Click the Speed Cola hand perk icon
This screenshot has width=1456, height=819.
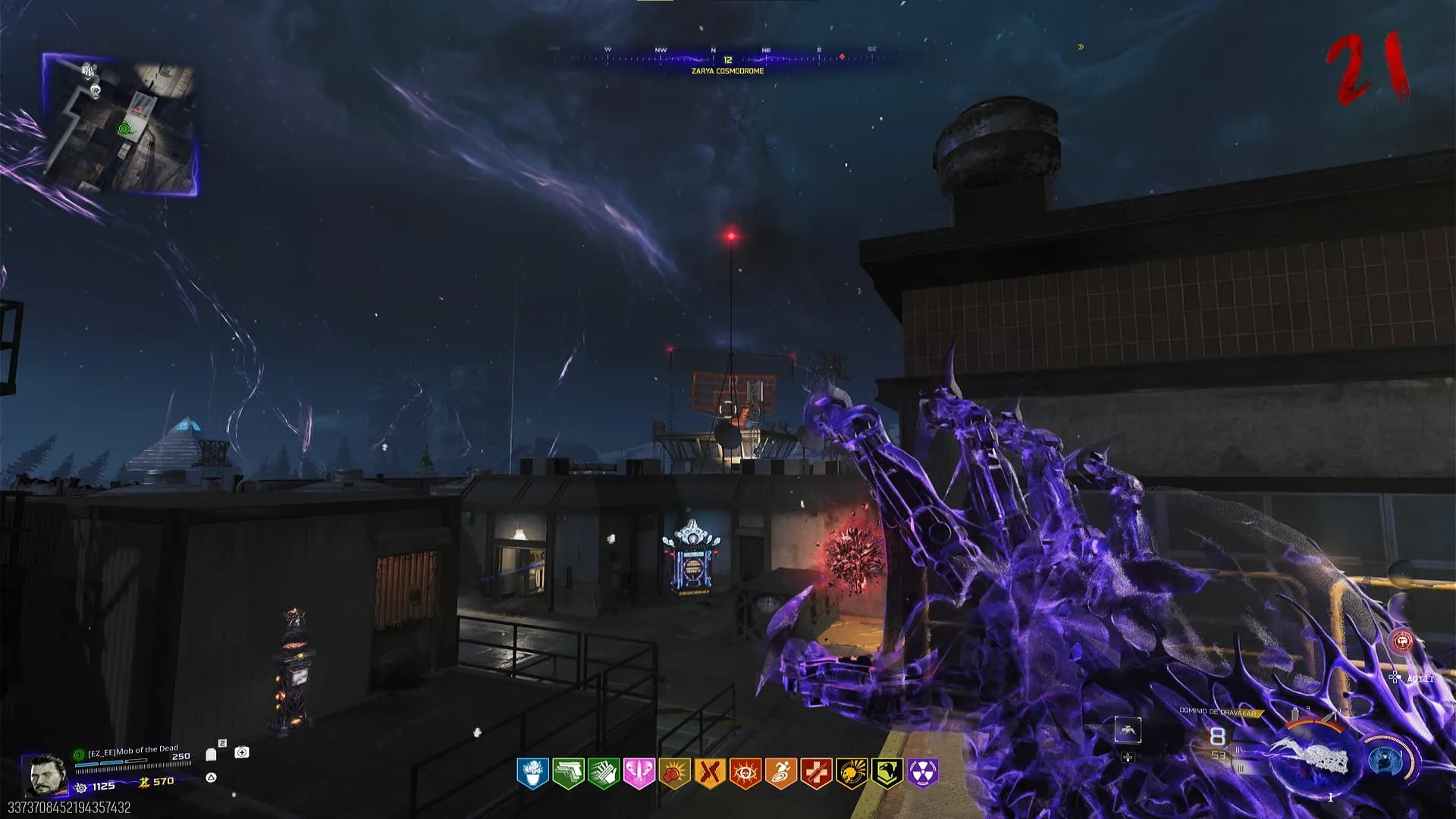coord(604,773)
